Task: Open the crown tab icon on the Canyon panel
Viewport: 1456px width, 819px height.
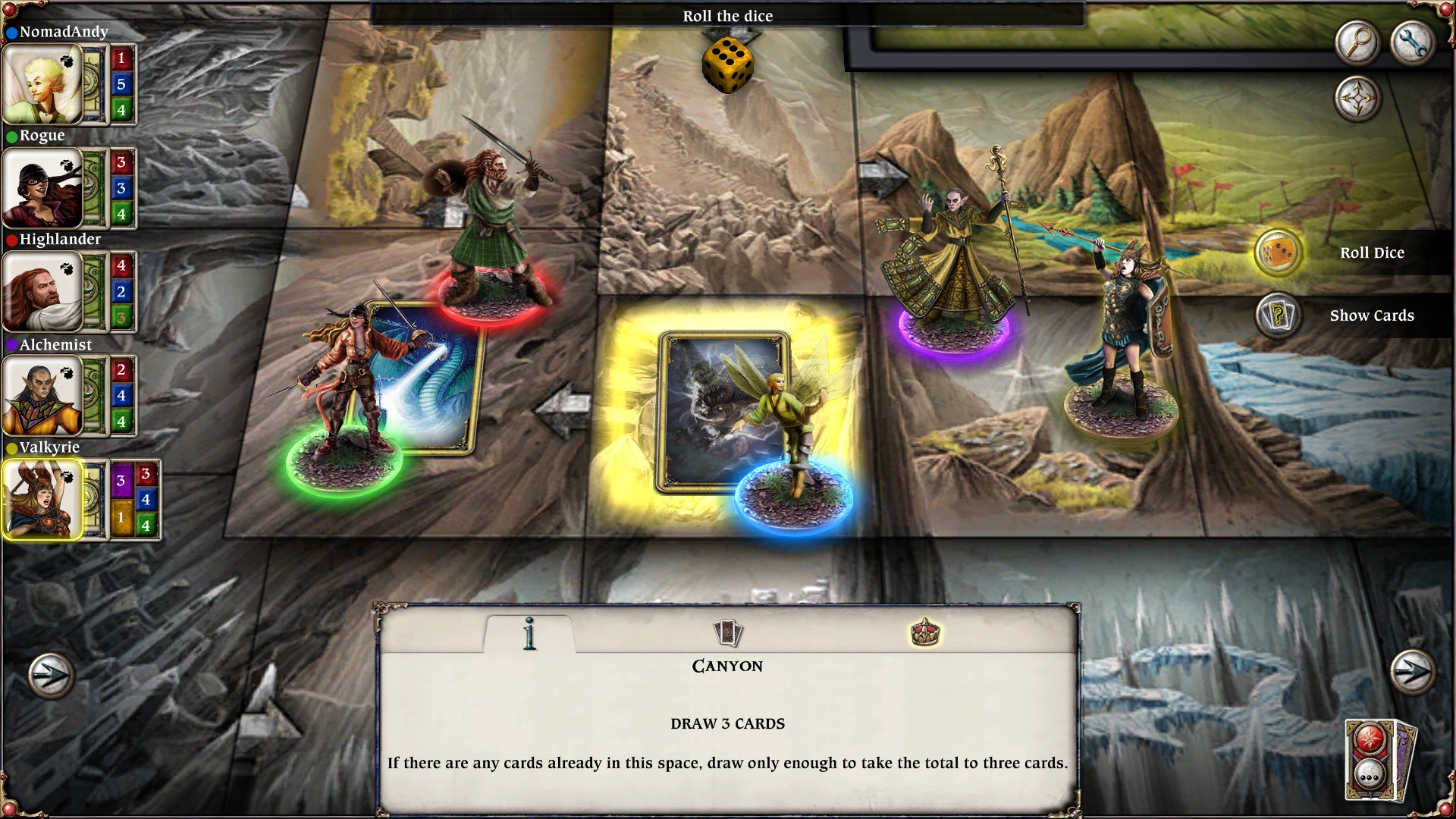Action: 927,634
